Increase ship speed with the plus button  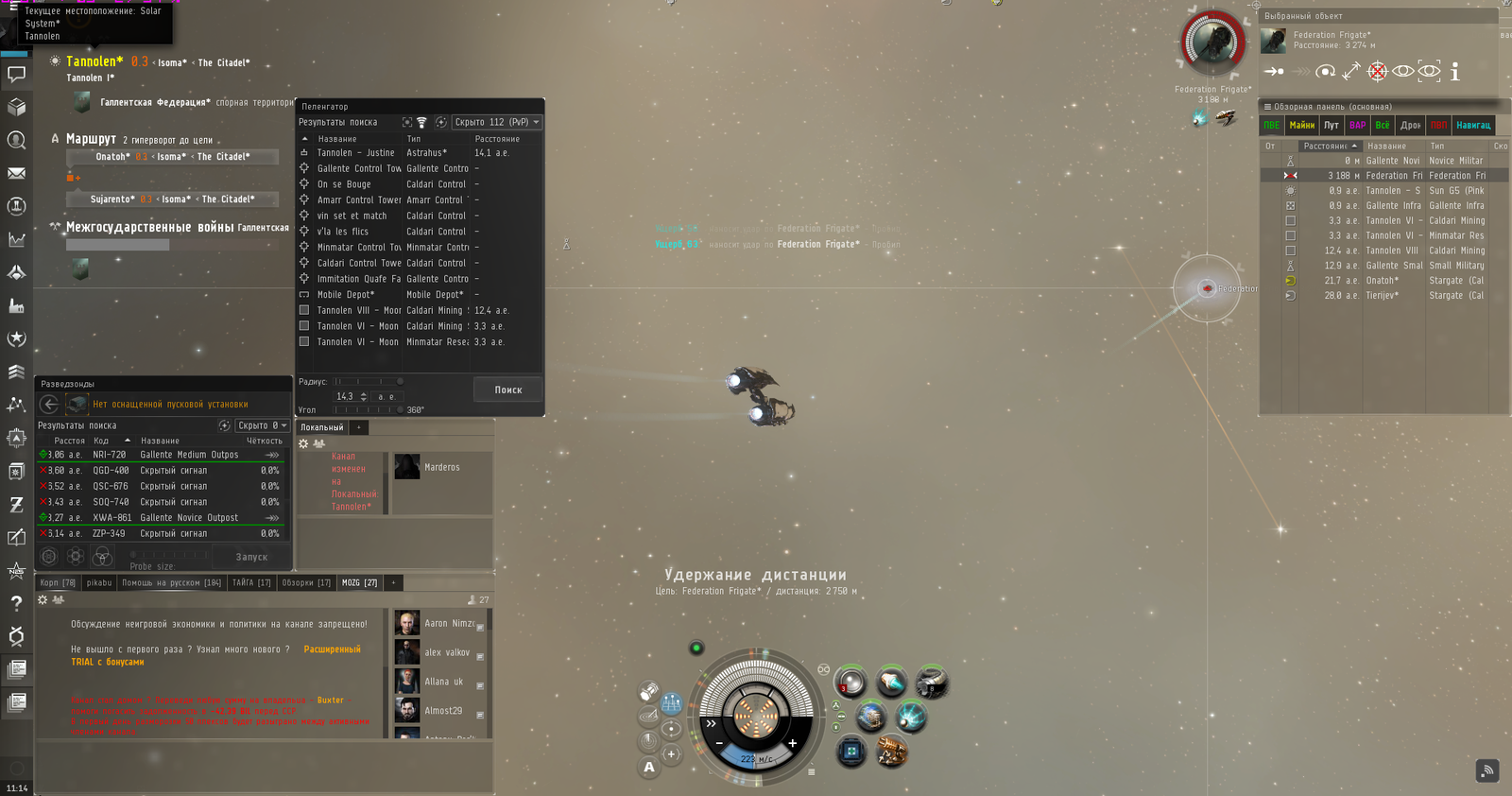(792, 743)
